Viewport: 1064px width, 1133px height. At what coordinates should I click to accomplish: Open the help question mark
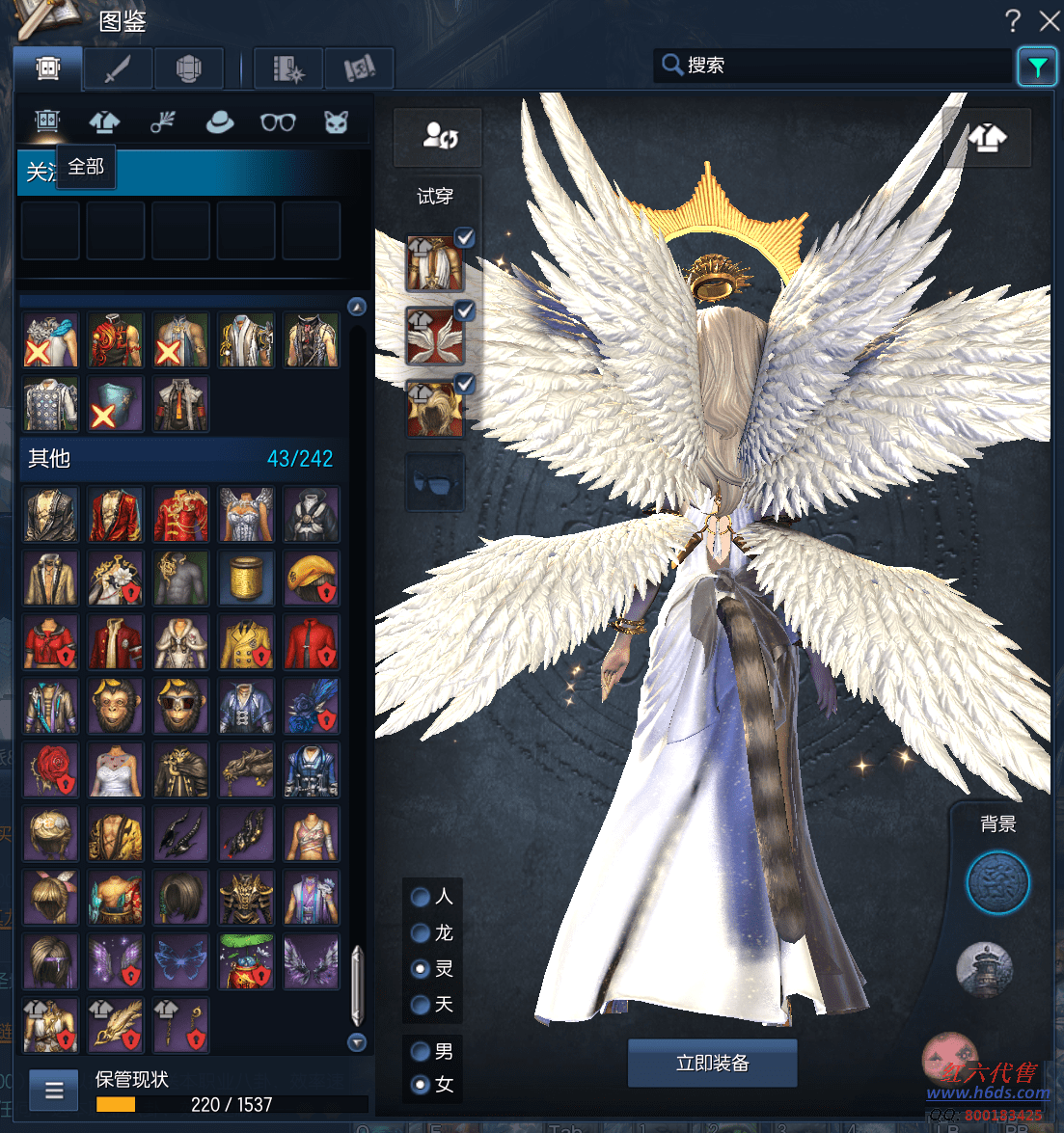(x=1013, y=20)
